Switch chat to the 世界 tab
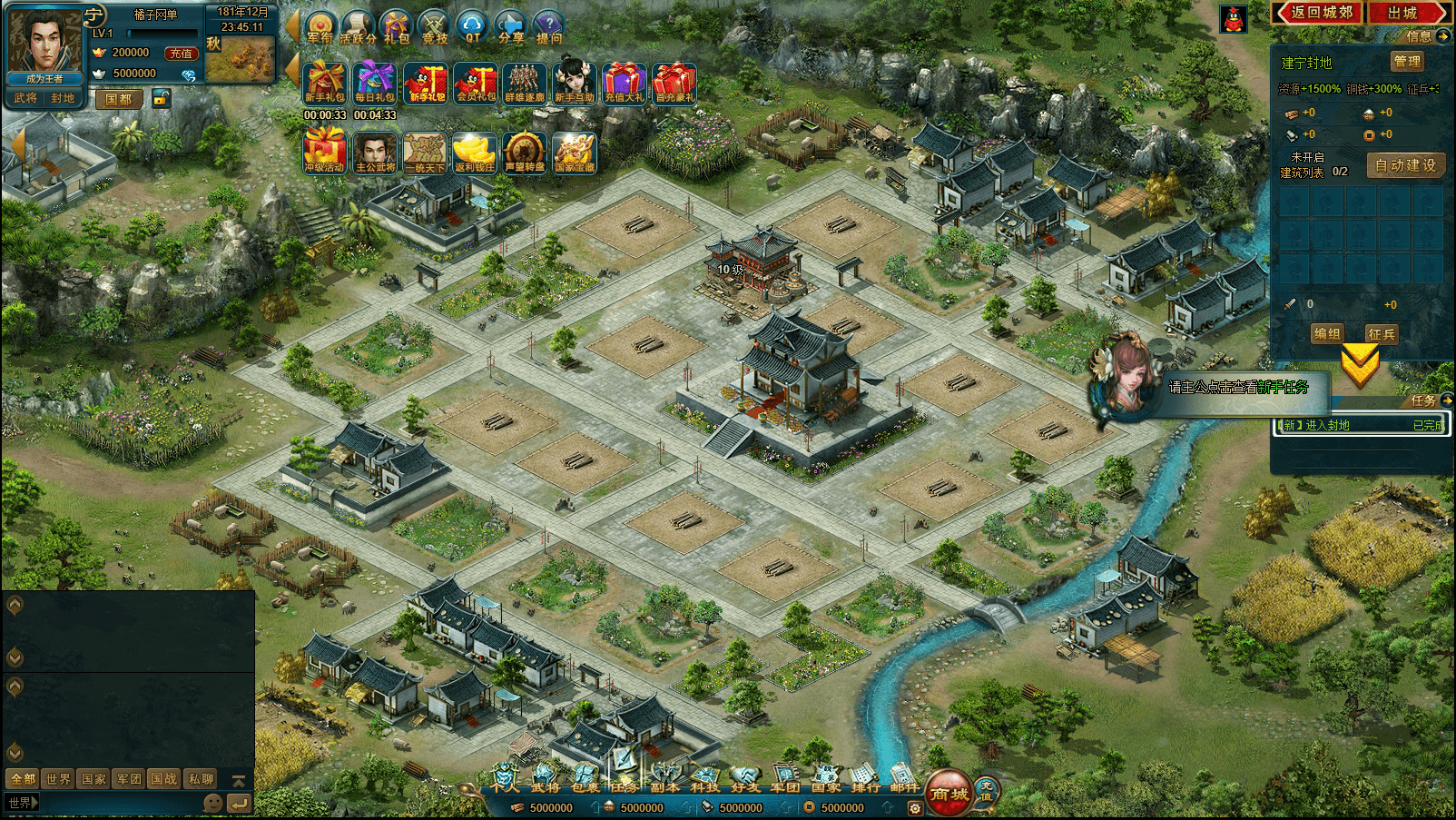1456x820 pixels. 58,779
